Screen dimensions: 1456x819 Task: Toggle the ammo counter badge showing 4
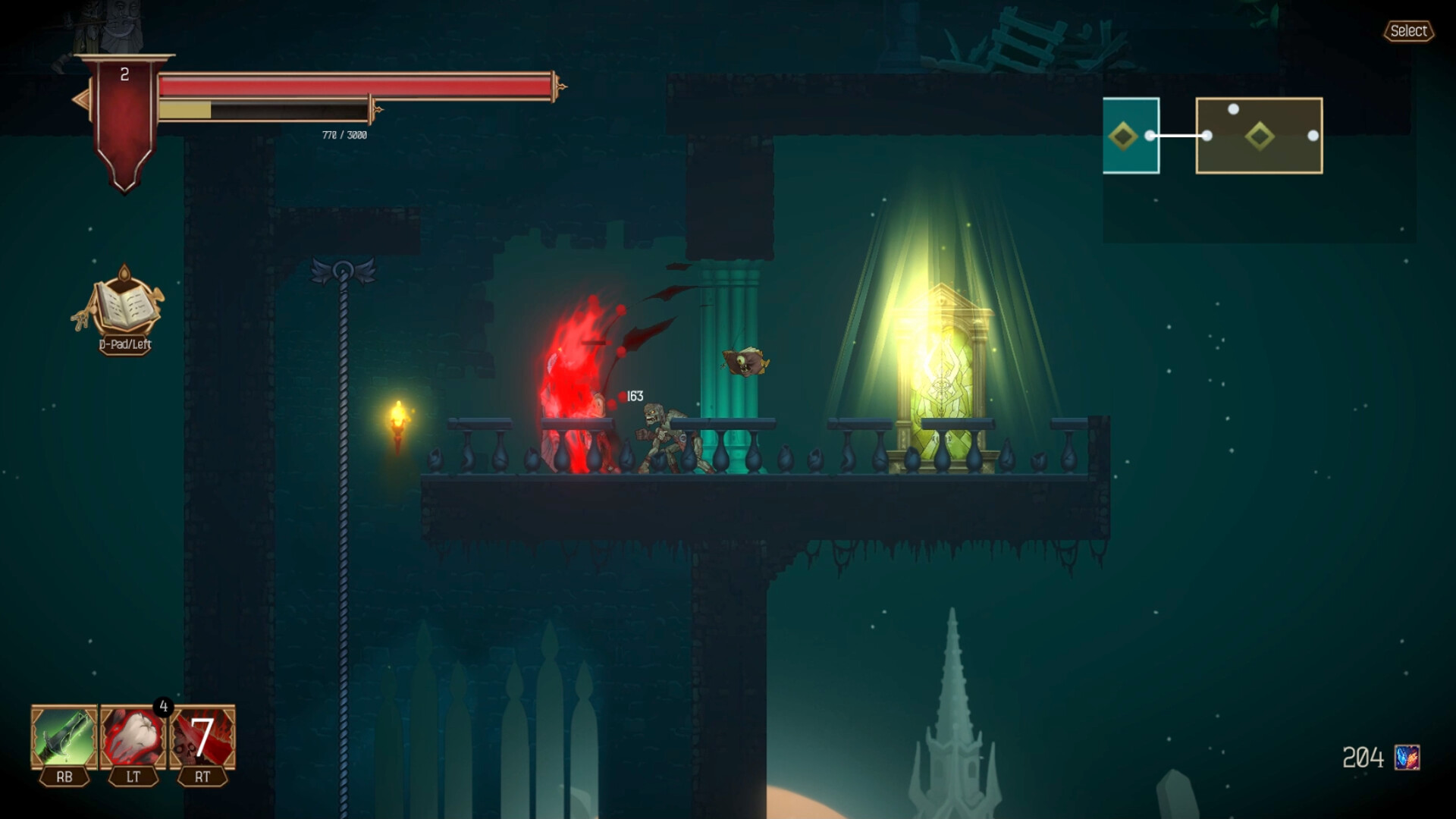pos(164,707)
